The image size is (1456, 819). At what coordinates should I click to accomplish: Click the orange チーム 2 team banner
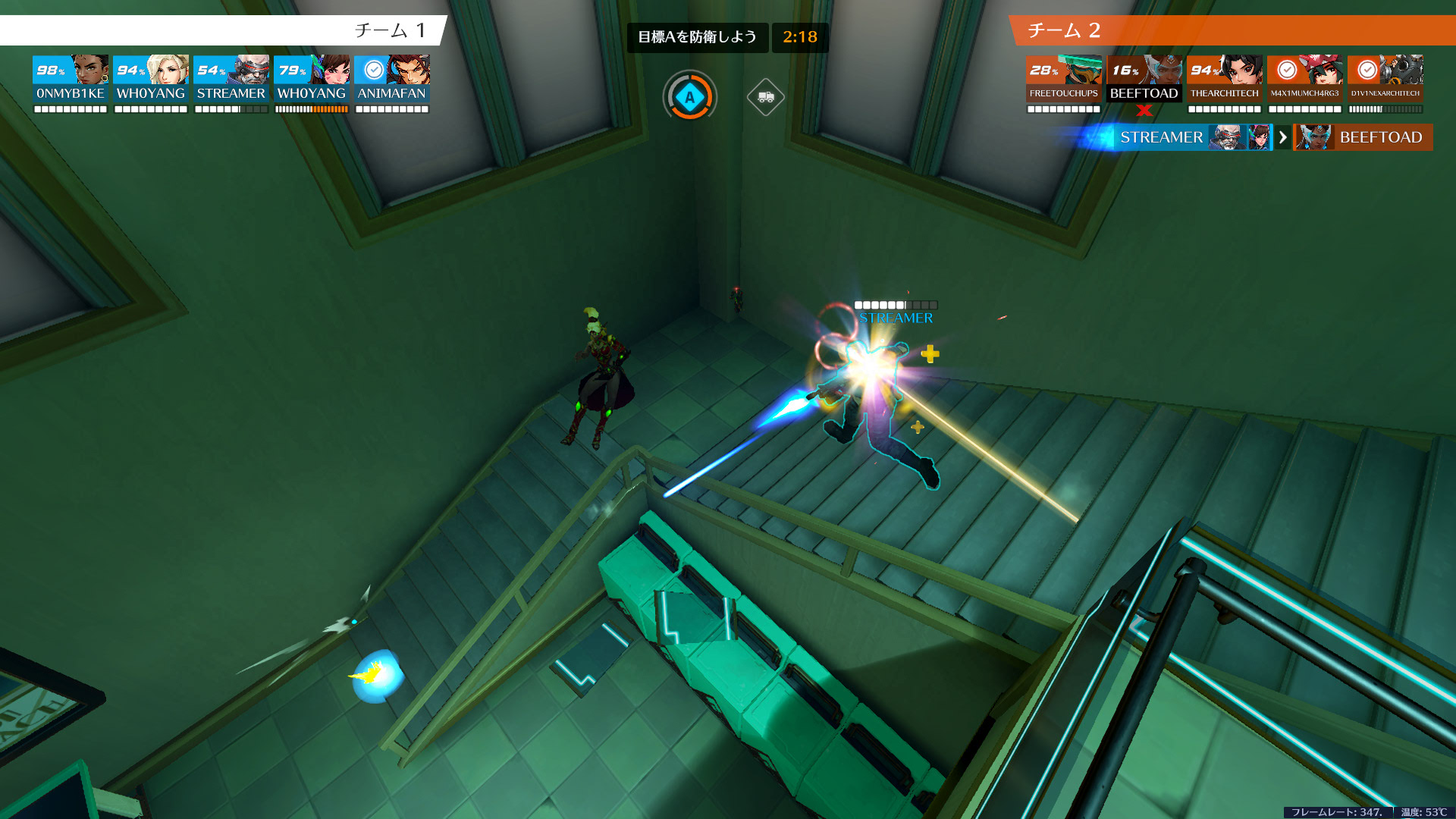click(x=1232, y=30)
